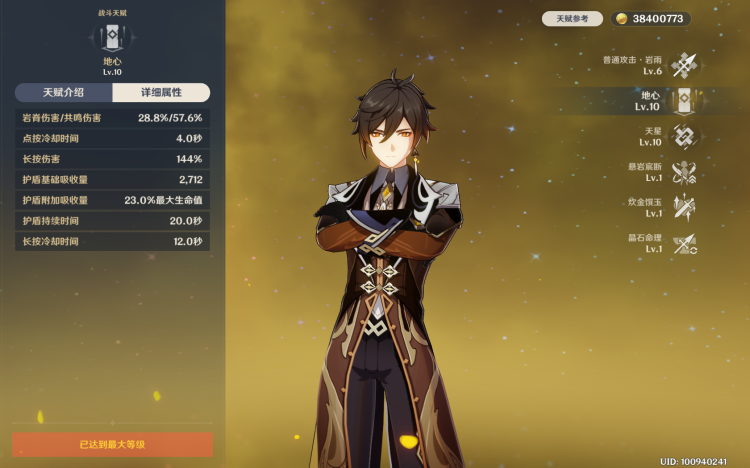Show the 天星 elemental burst talent
The image size is (750, 468).
[684, 137]
